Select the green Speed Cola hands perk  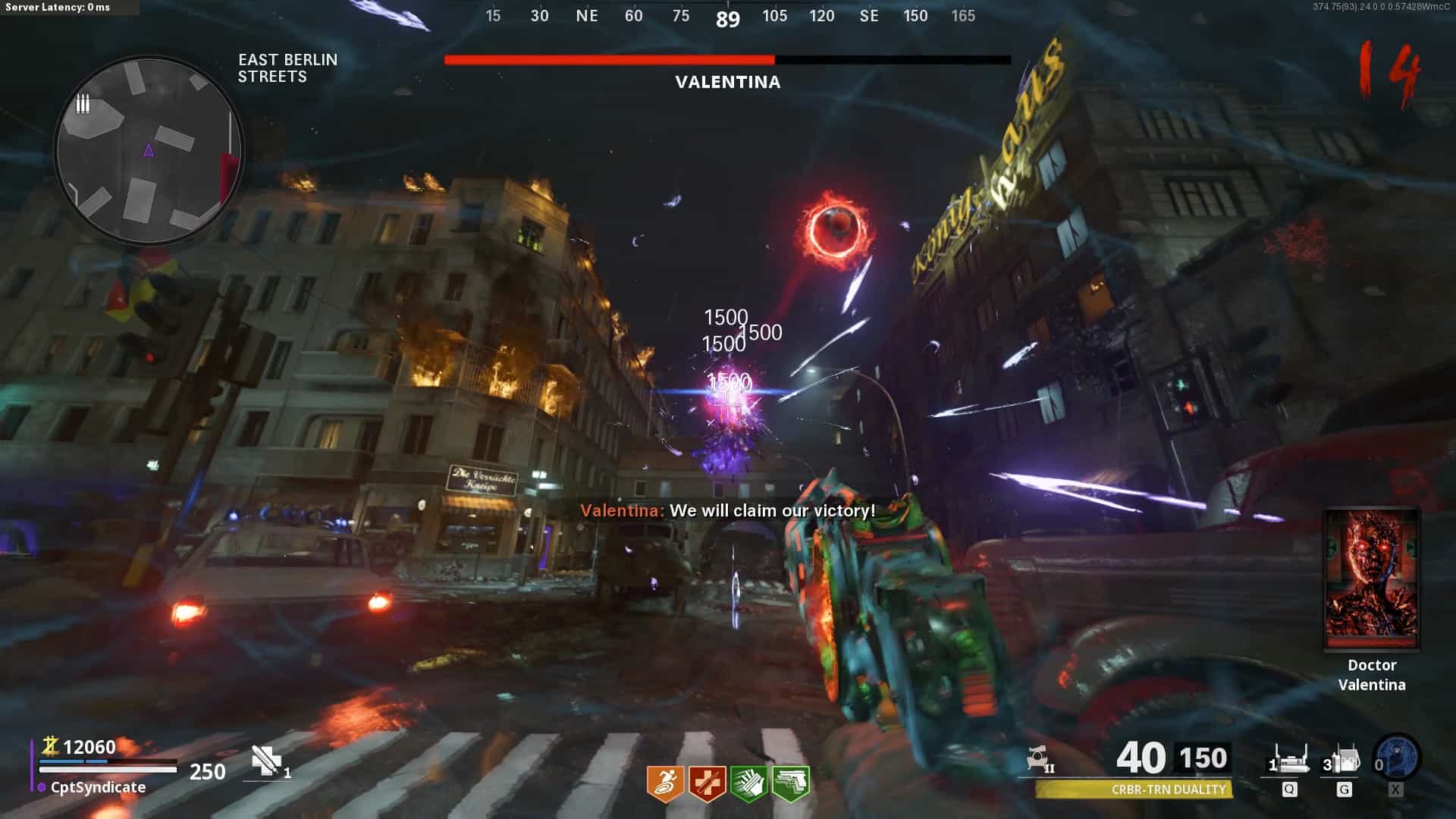tap(748, 783)
